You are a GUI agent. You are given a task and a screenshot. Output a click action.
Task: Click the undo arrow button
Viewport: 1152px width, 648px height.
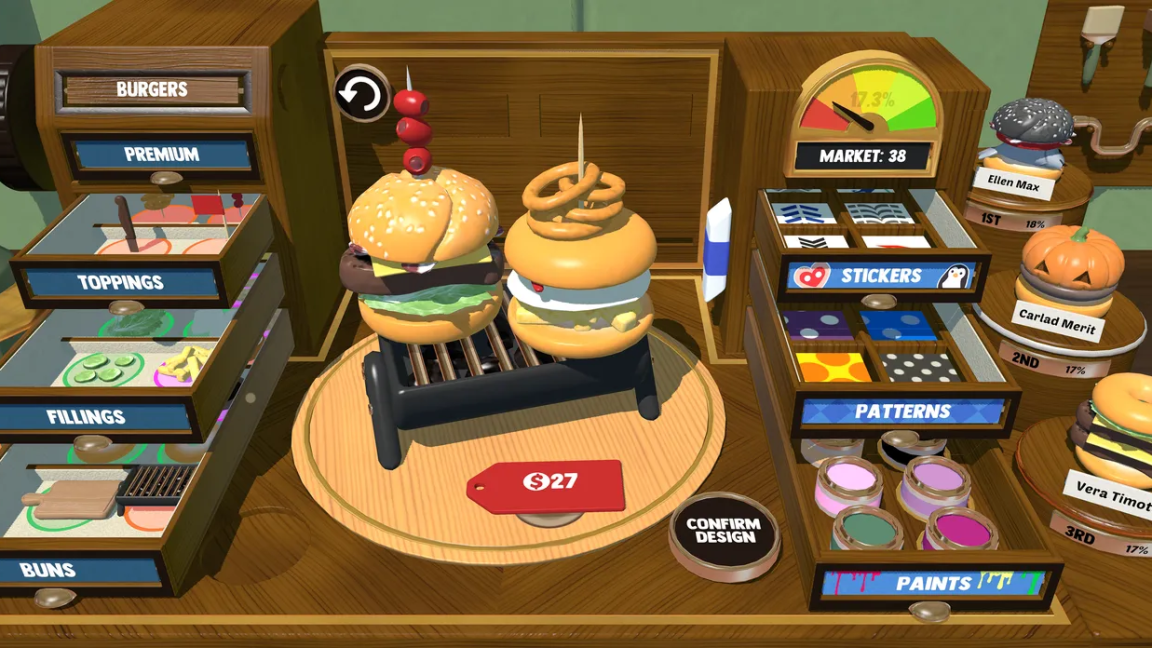[360, 95]
